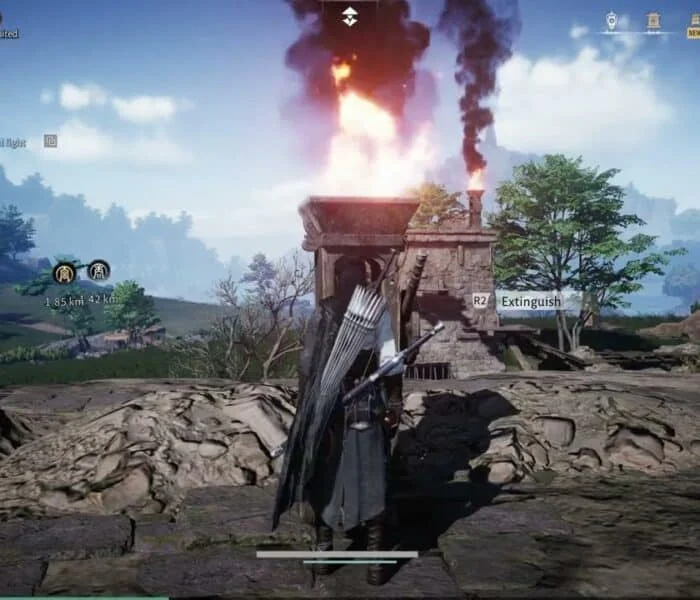Select the white gate waypoint marker
Screen dimensions: 700x600
[98, 270]
